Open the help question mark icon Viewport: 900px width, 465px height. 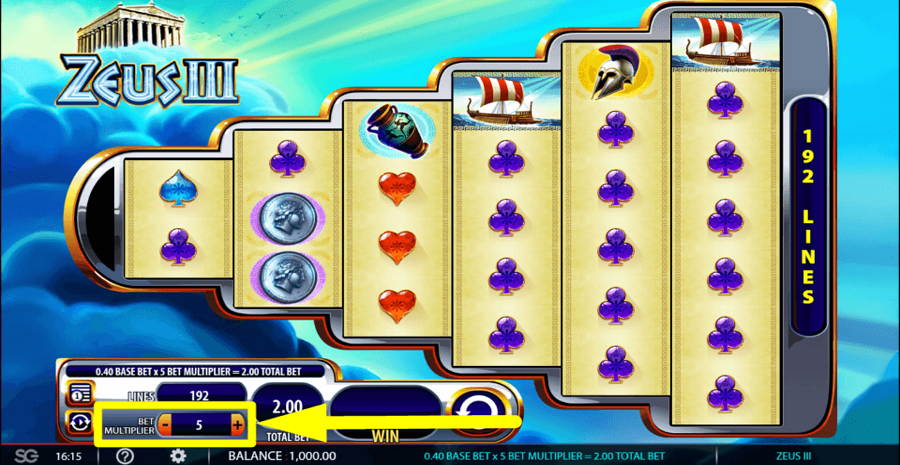125,456
